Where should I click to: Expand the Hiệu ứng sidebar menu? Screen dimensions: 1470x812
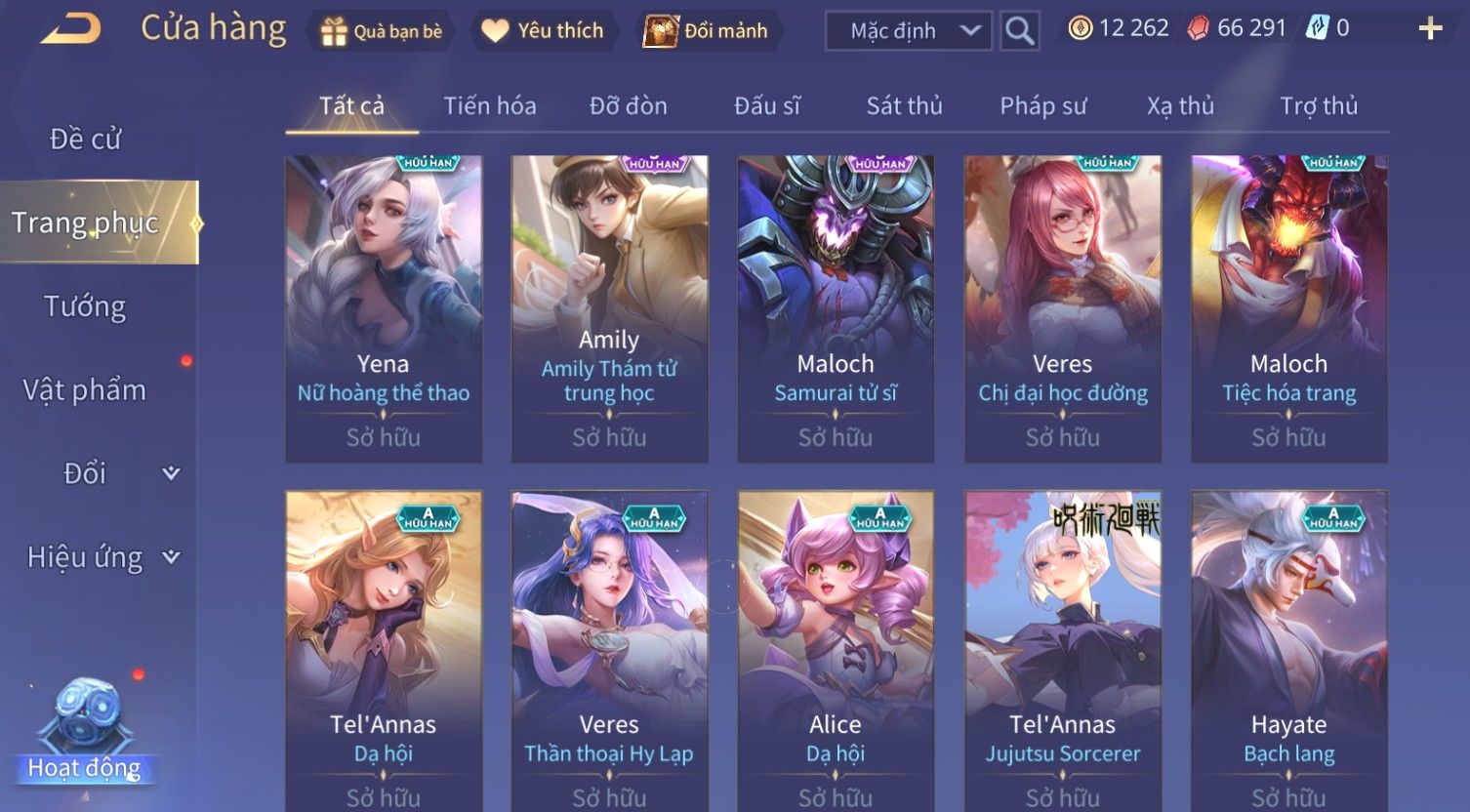point(102,557)
